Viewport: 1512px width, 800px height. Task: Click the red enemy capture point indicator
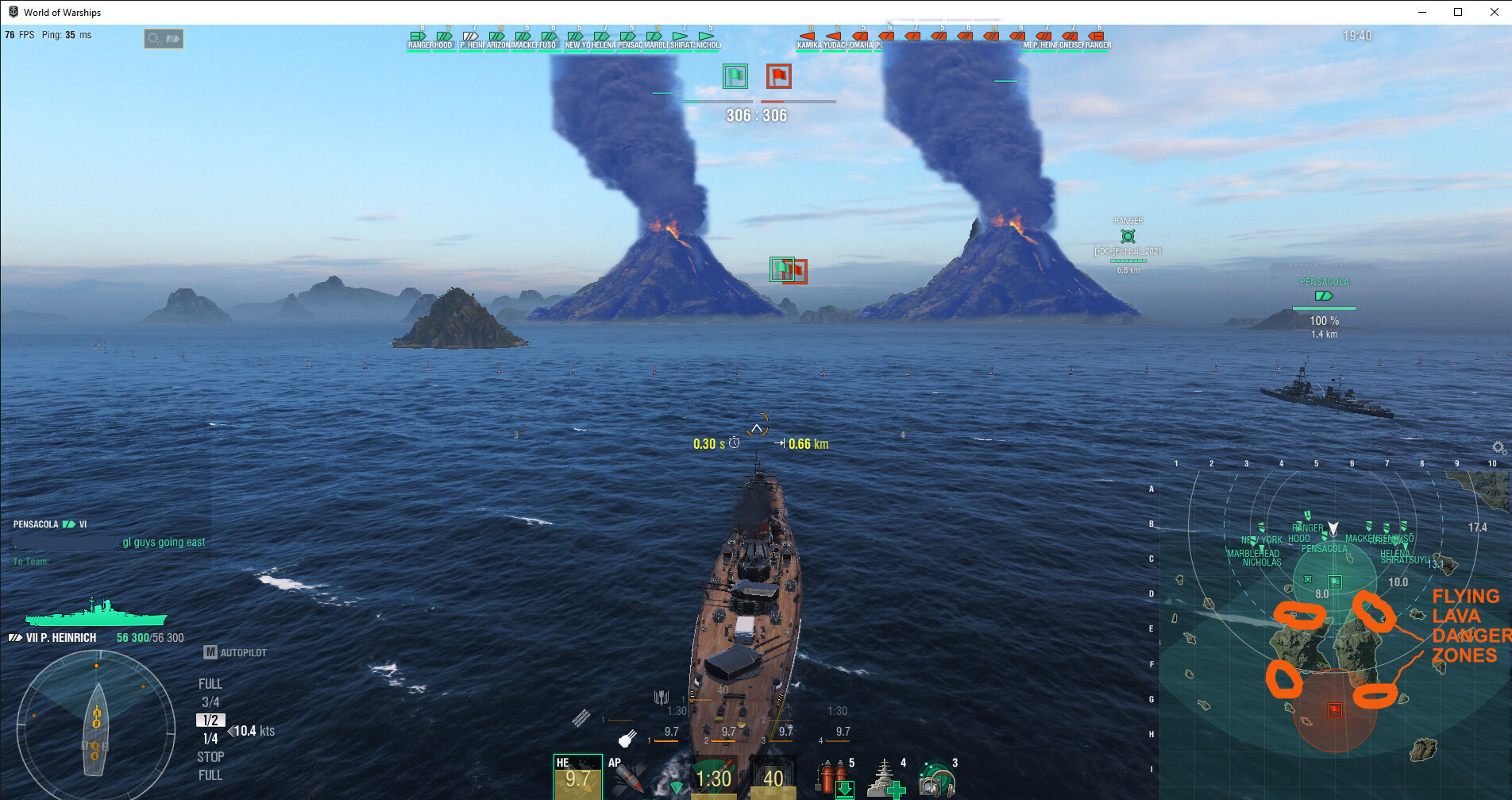[778, 76]
